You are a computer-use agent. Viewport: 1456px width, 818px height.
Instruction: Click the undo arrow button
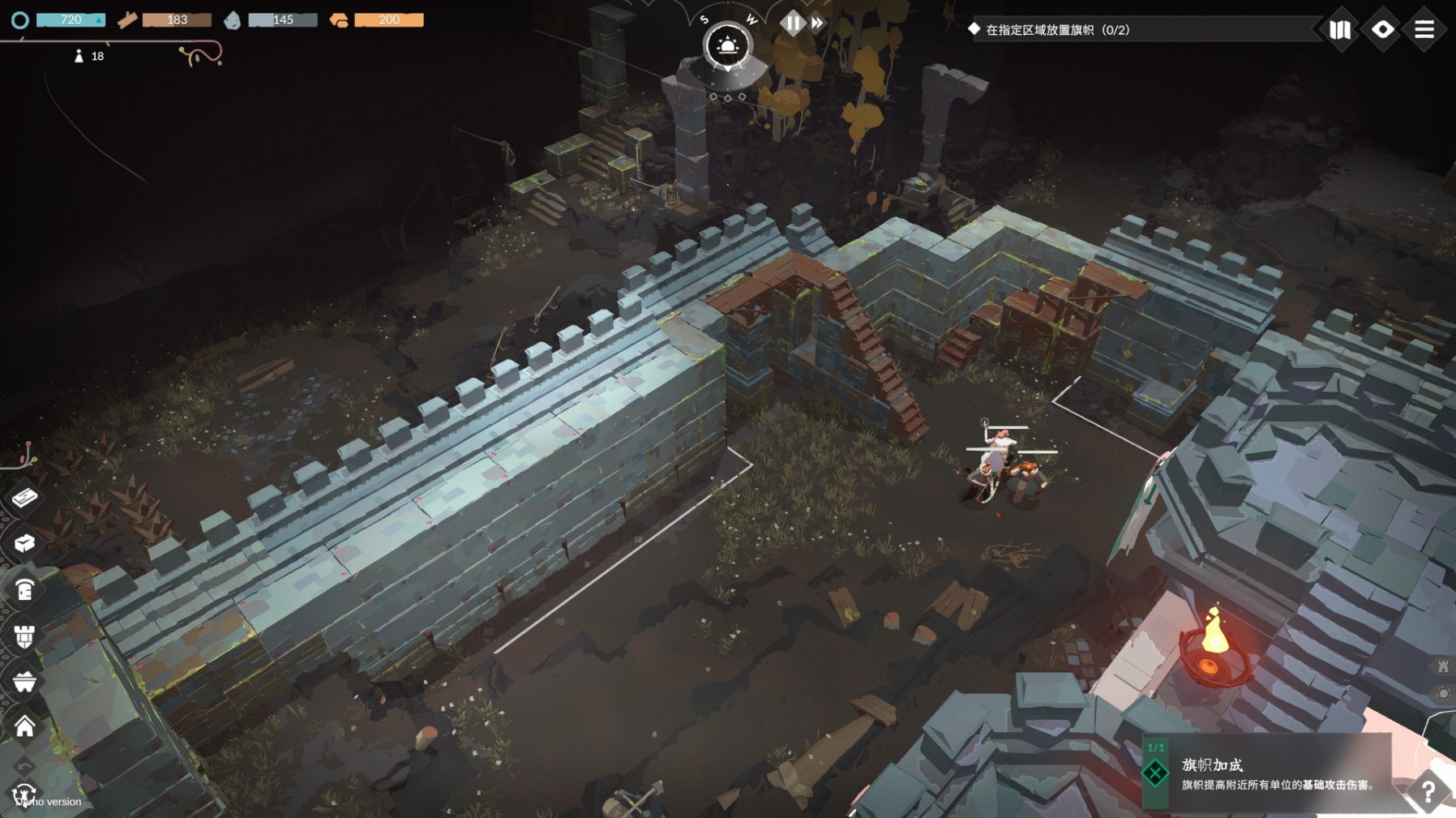point(24,765)
